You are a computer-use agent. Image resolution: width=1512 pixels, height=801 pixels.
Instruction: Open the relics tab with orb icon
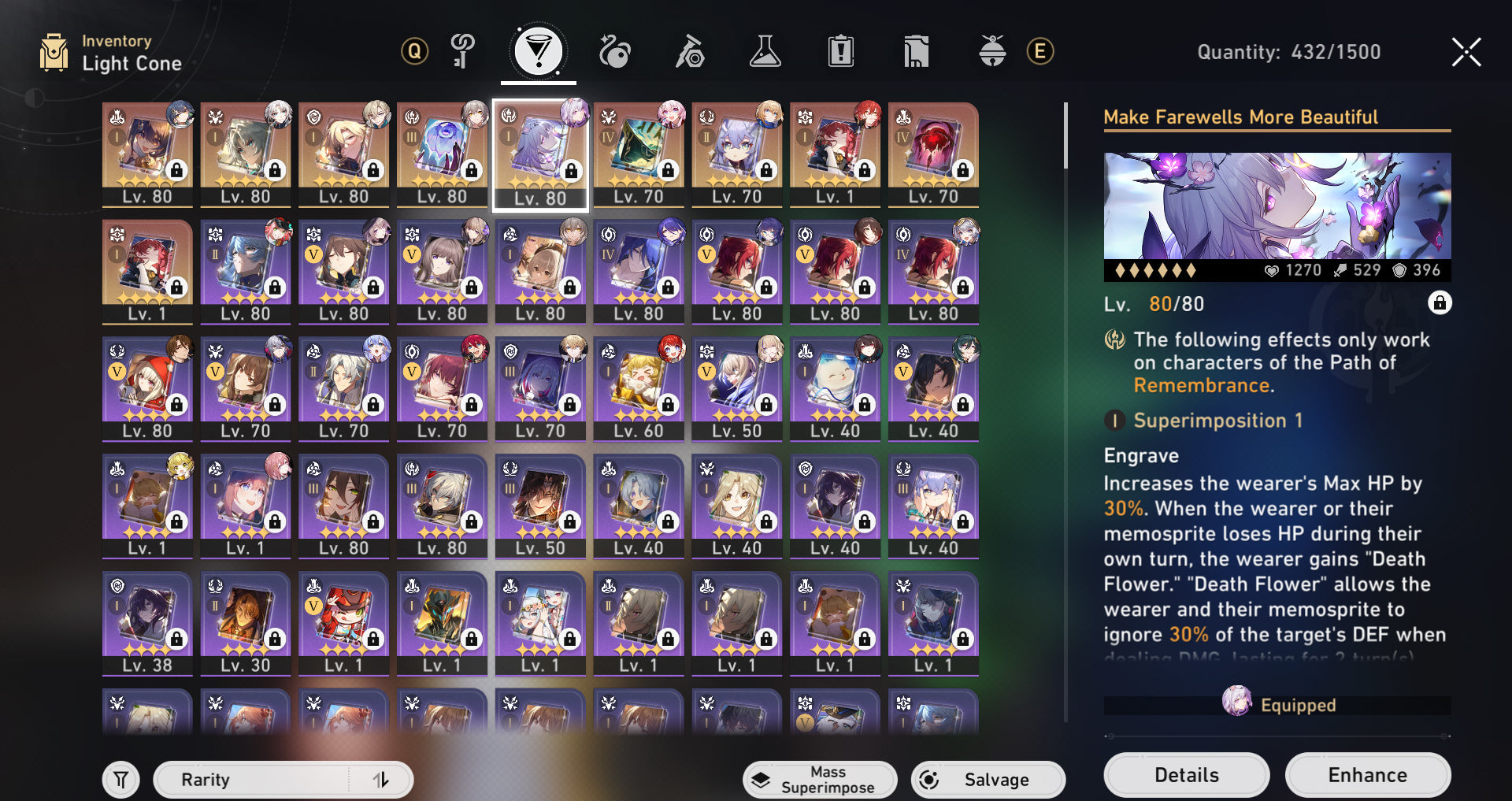click(614, 52)
